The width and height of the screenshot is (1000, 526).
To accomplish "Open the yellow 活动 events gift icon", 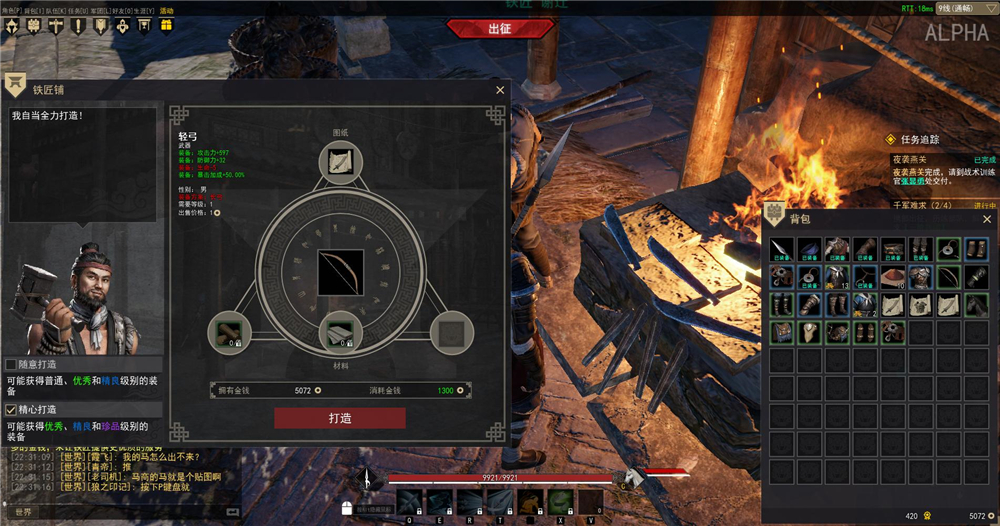I will (166, 24).
